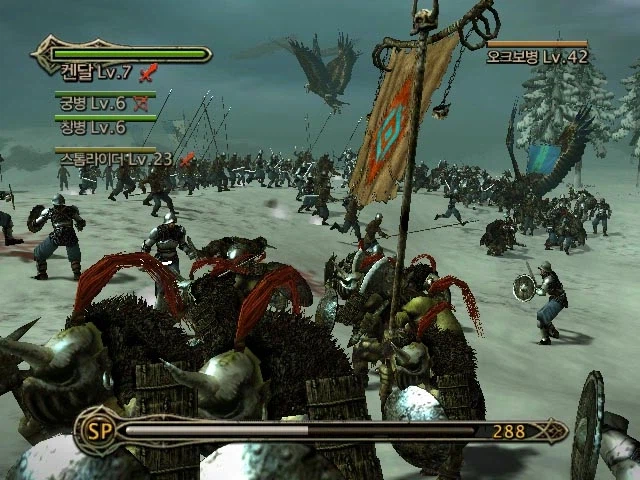640x480 pixels.
Task: Pick the 창병 Lv.6 troop row
Action: (x=91, y=127)
